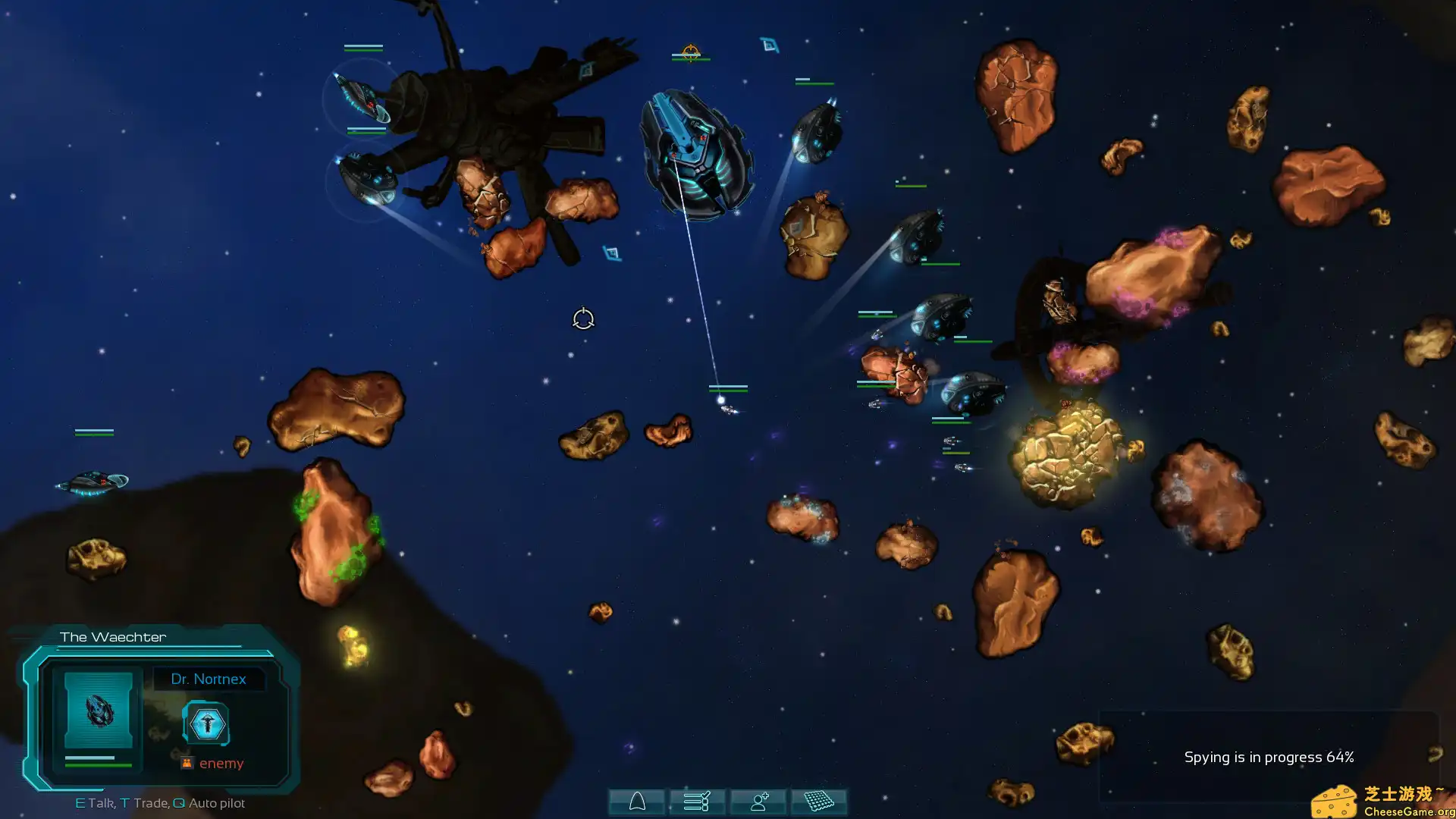Click the orange enemy relation icon
The width and height of the screenshot is (1456, 819).
click(187, 763)
